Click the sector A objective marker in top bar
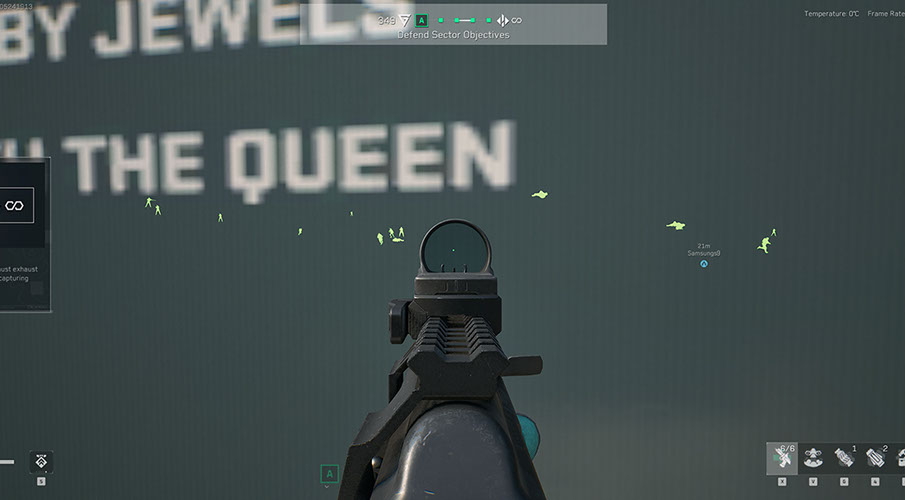This screenshot has width=905, height=500. pos(422,20)
